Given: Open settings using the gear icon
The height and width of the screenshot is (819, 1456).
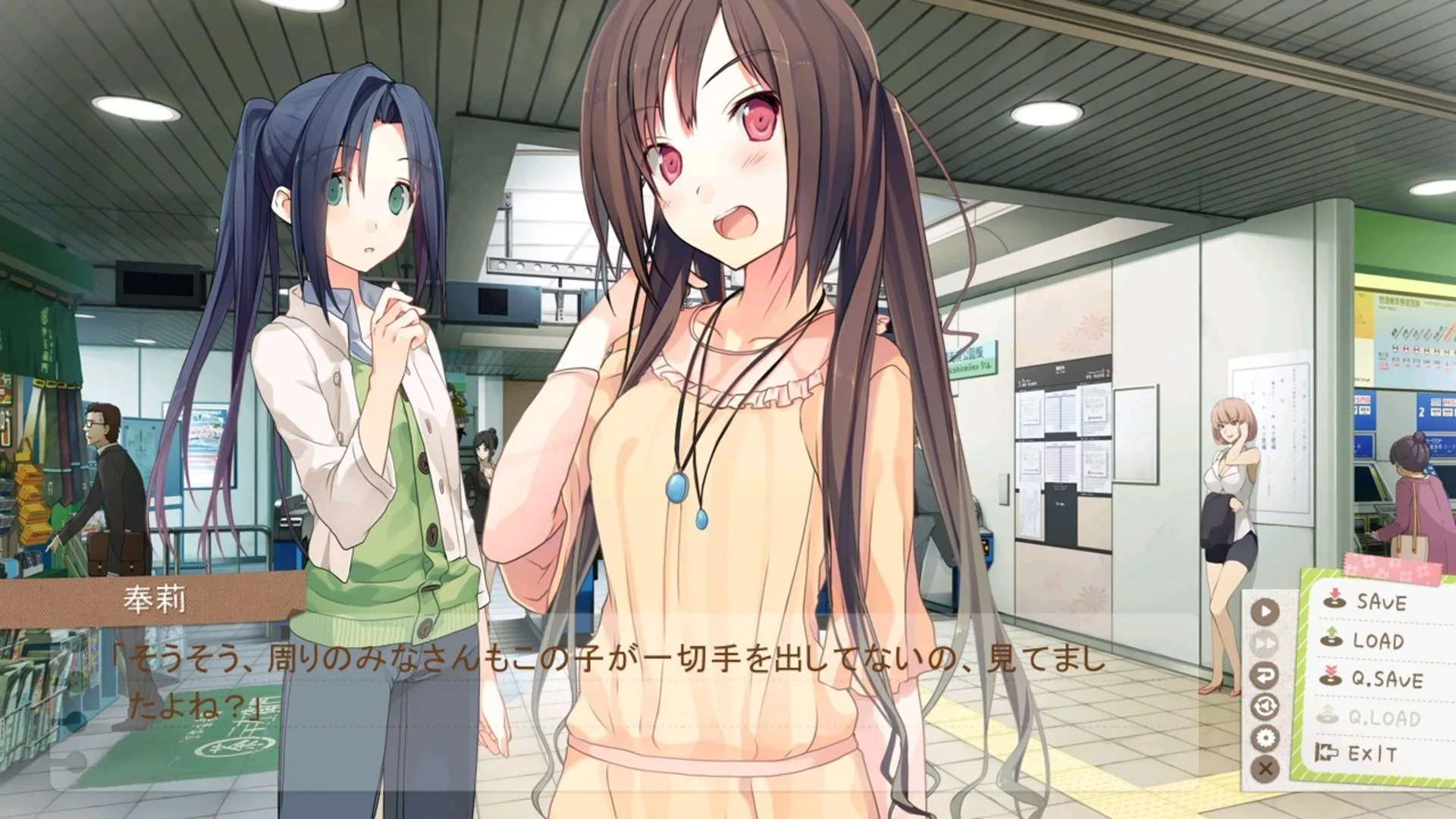Looking at the screenshot, I should [x=1266, y=736].
